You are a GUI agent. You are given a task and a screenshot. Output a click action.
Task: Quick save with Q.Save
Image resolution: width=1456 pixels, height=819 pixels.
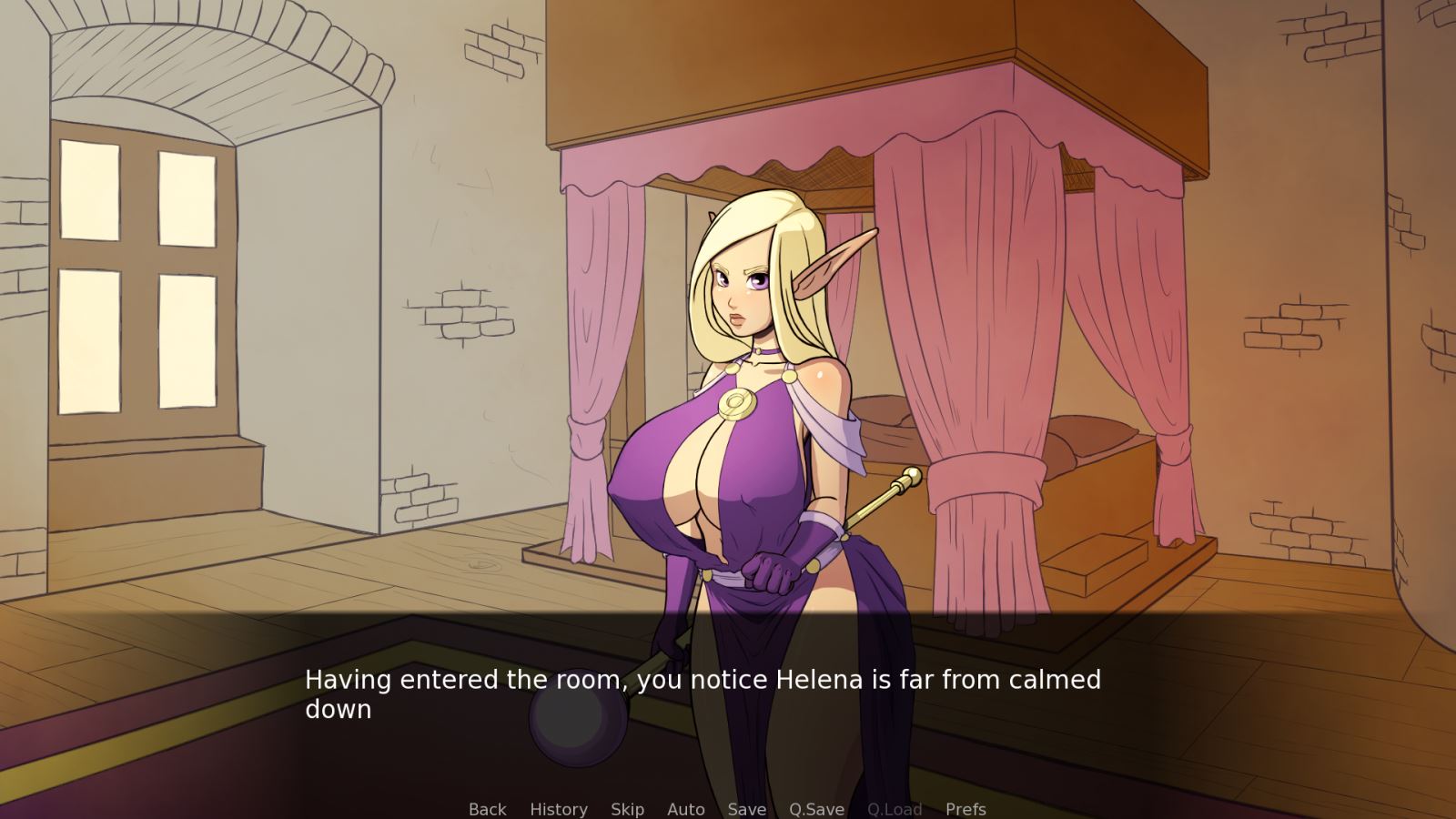coord(816,809)
